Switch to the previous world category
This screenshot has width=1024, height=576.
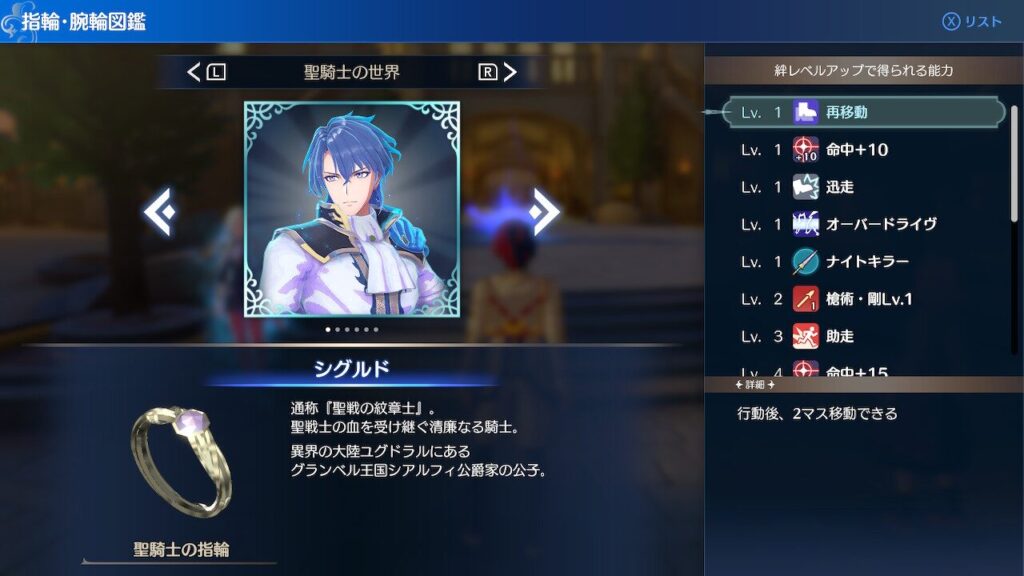[206, 72]
